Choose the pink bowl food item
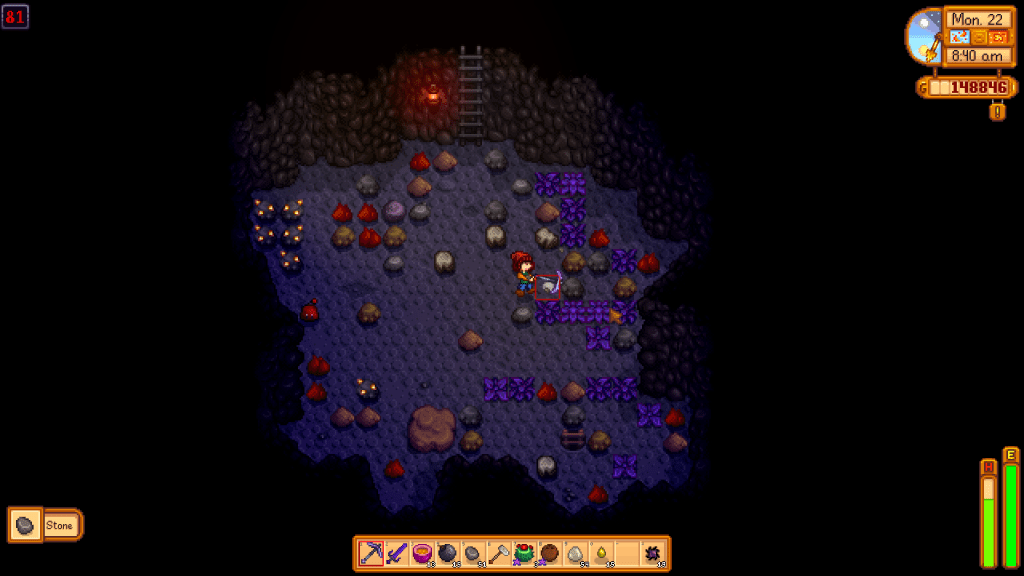The image size is (1024, 576). (422, 553)
